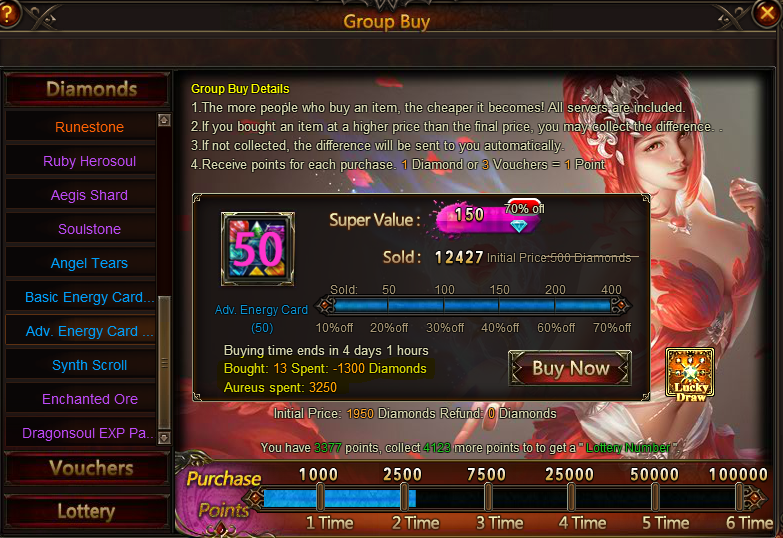This screenshot has height=538, width=783.
Task: Select the Enchanted Ore entry
Action: click(89, 399)
